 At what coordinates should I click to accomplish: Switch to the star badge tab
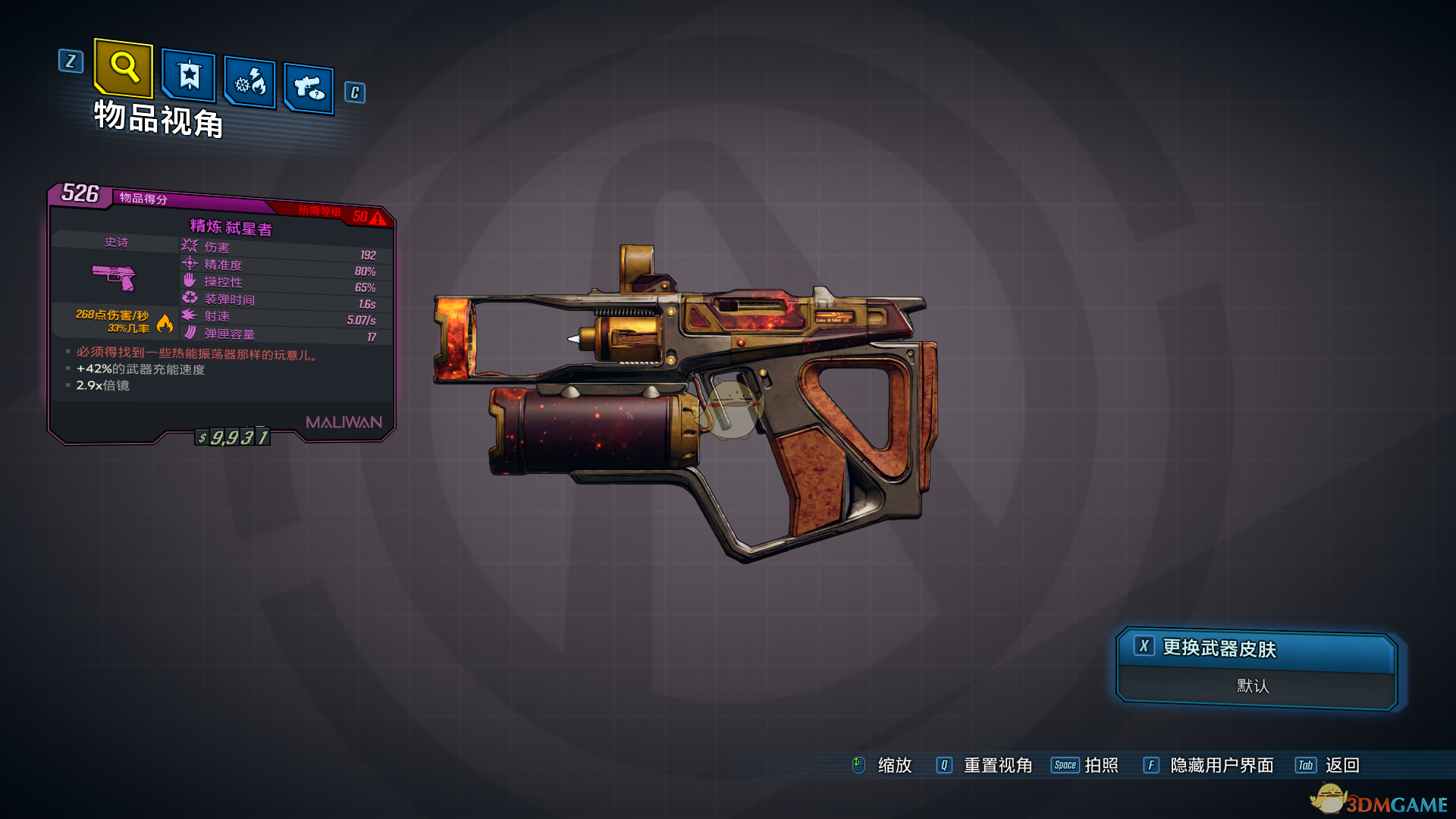tap(189, 76)
